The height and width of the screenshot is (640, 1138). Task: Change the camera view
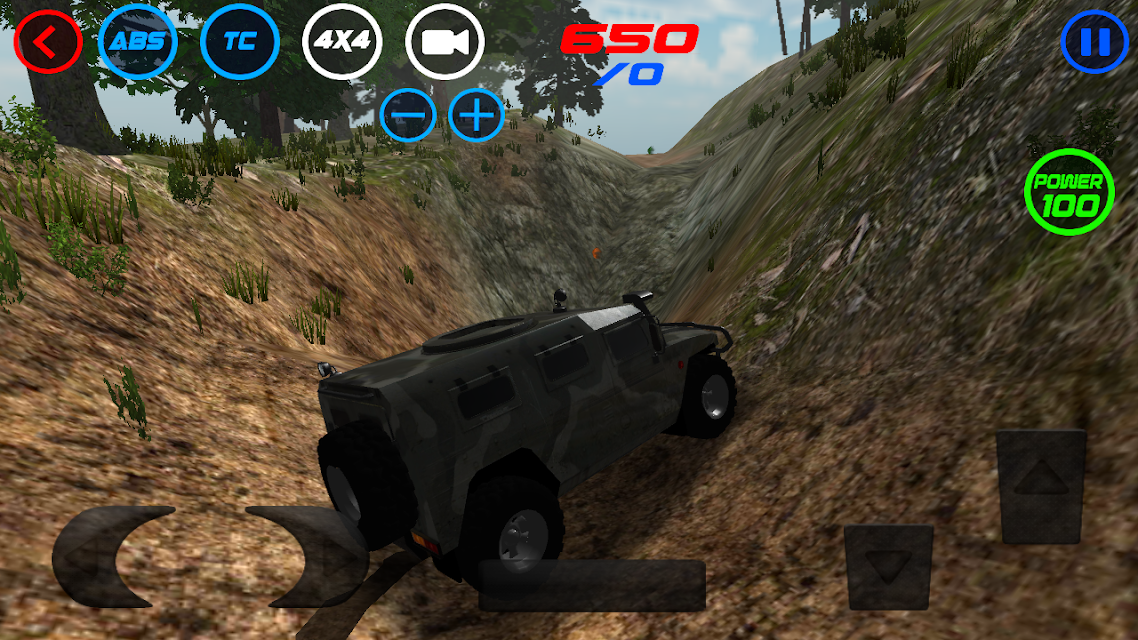[445, 42]
